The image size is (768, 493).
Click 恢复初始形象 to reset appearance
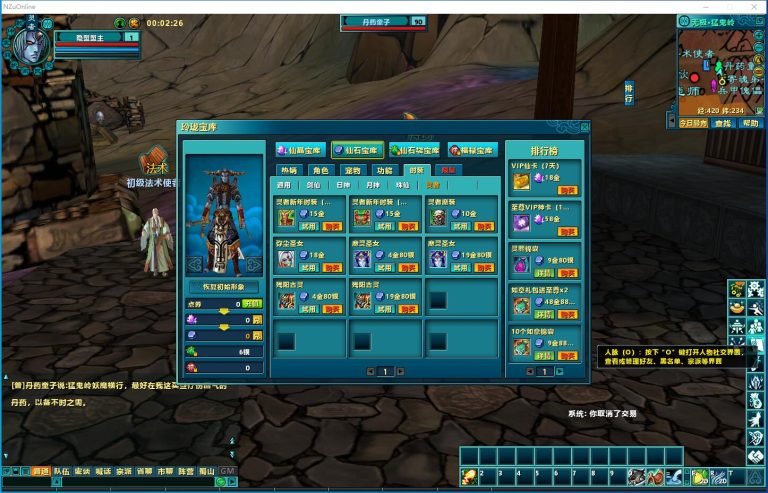click(224, 286)
